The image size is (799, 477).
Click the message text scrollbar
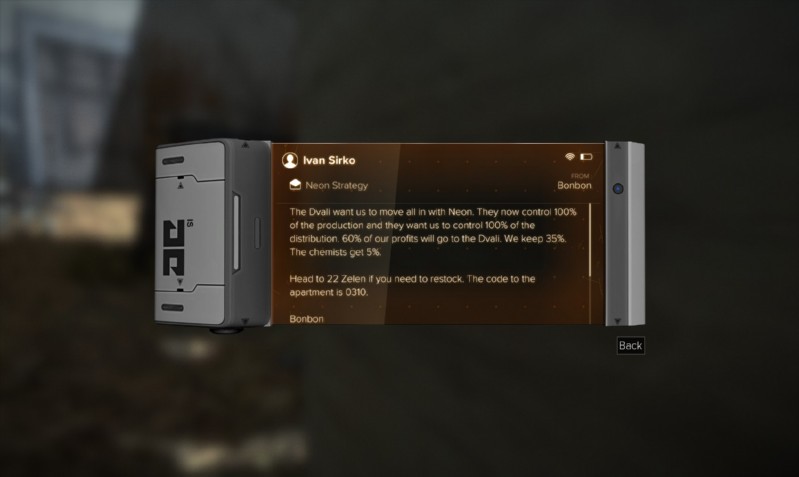(x=590, y=240)
